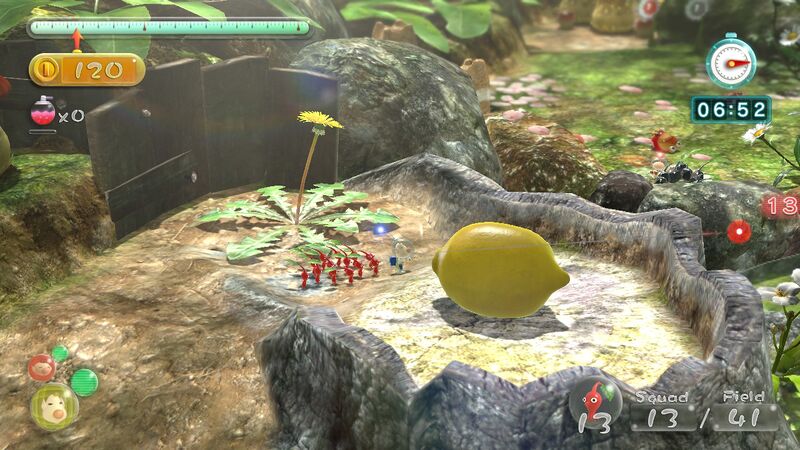This screenshot has height=450, width=800.
Task: Switch to the leader in the red bubble
Action: (41, 368)
